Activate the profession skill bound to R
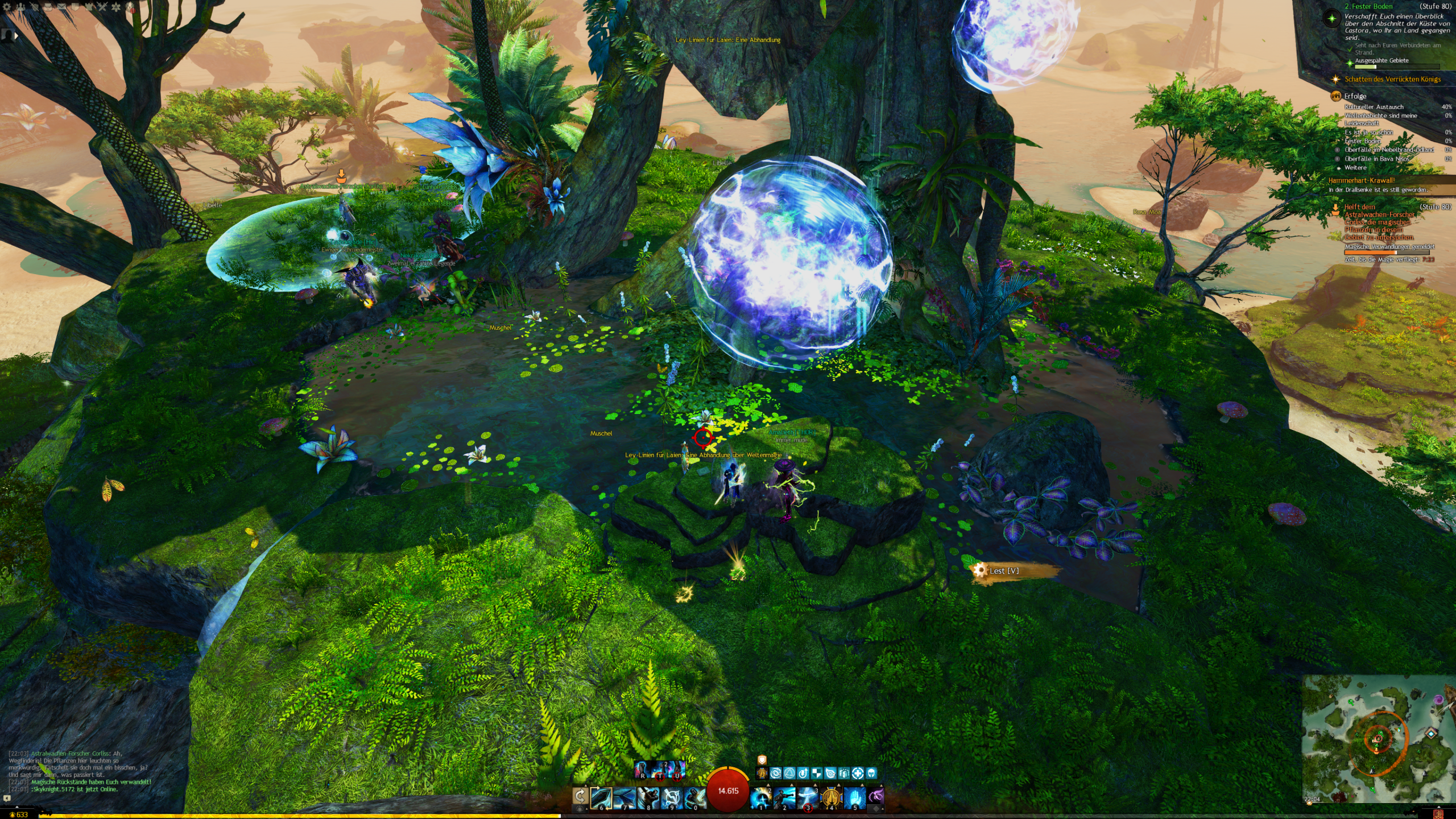The image size is (1456, 819). click(x=642, y=769)
